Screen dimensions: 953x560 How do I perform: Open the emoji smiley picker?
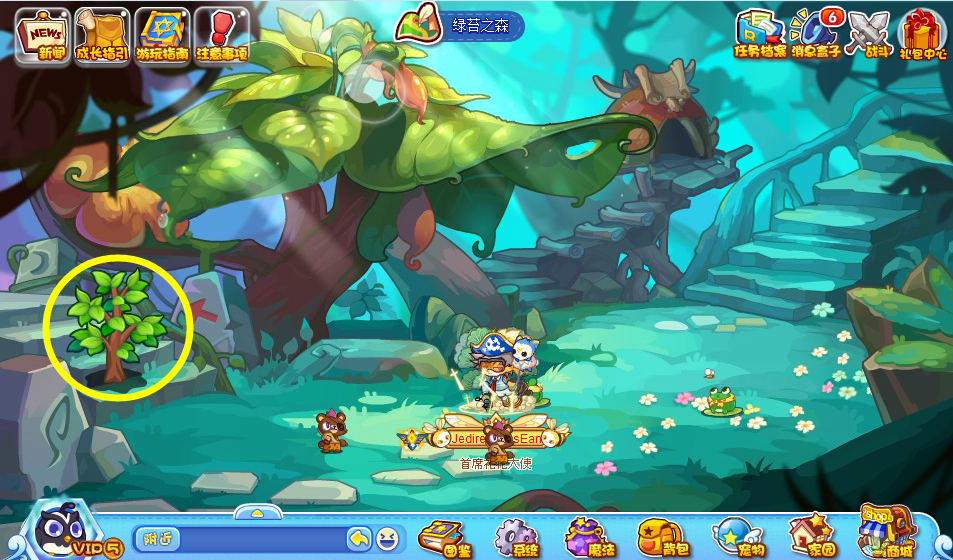click(x=387, y=539)
